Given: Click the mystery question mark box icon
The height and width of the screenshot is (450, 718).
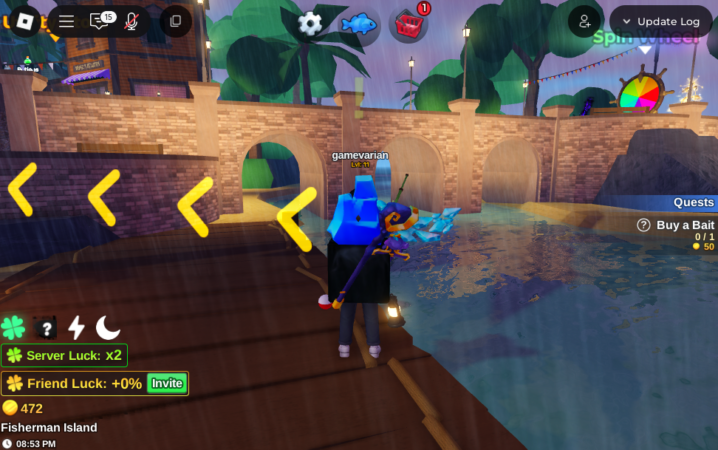Looking at the screenshot, I should coord(45,327).
